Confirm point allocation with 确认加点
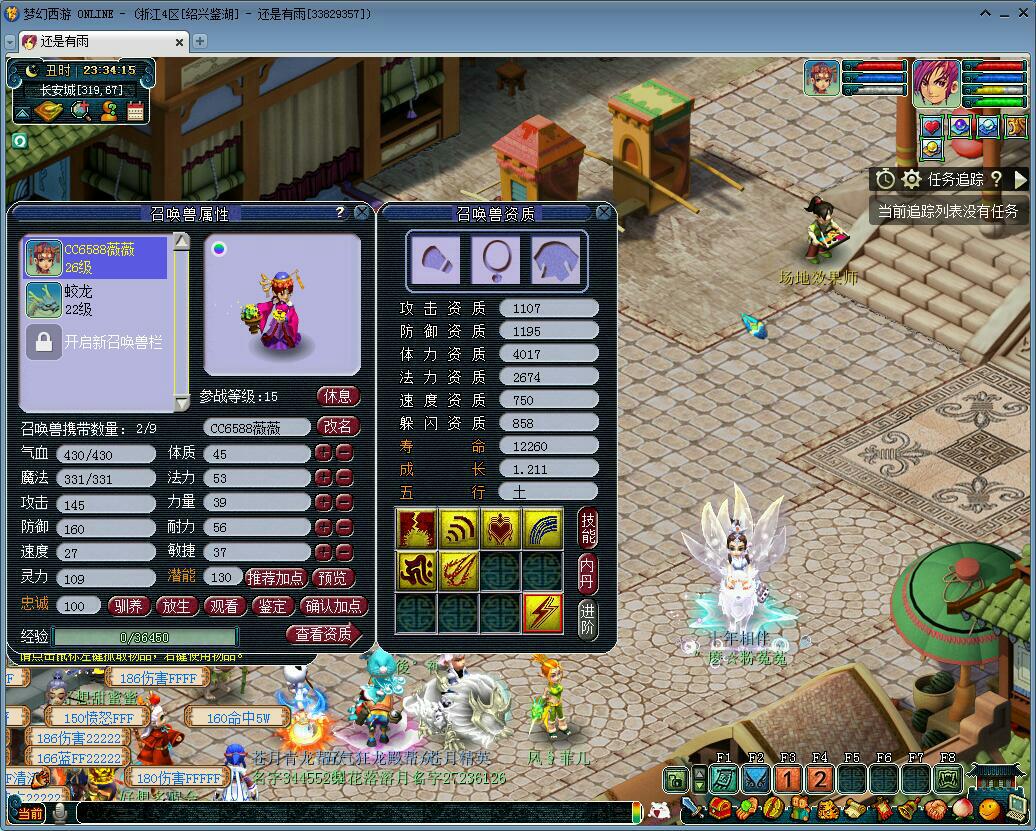Image resolution: width=1036 pixels, height=831 pixels. pyautogui.click(x=335, y=606)
